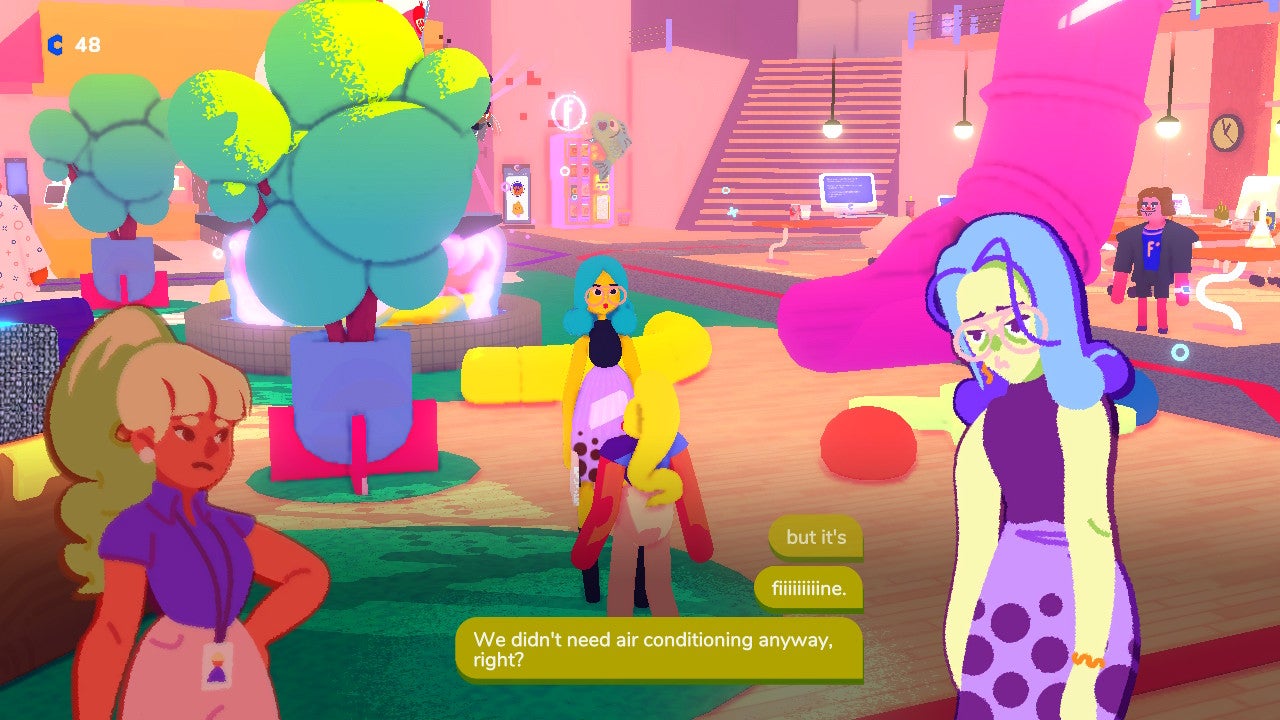Expand the "fiiiiiiiine." speech bubble
The height and width of the screenshot is (720, 1280).
pyautogui.click(x=806, y=590)
